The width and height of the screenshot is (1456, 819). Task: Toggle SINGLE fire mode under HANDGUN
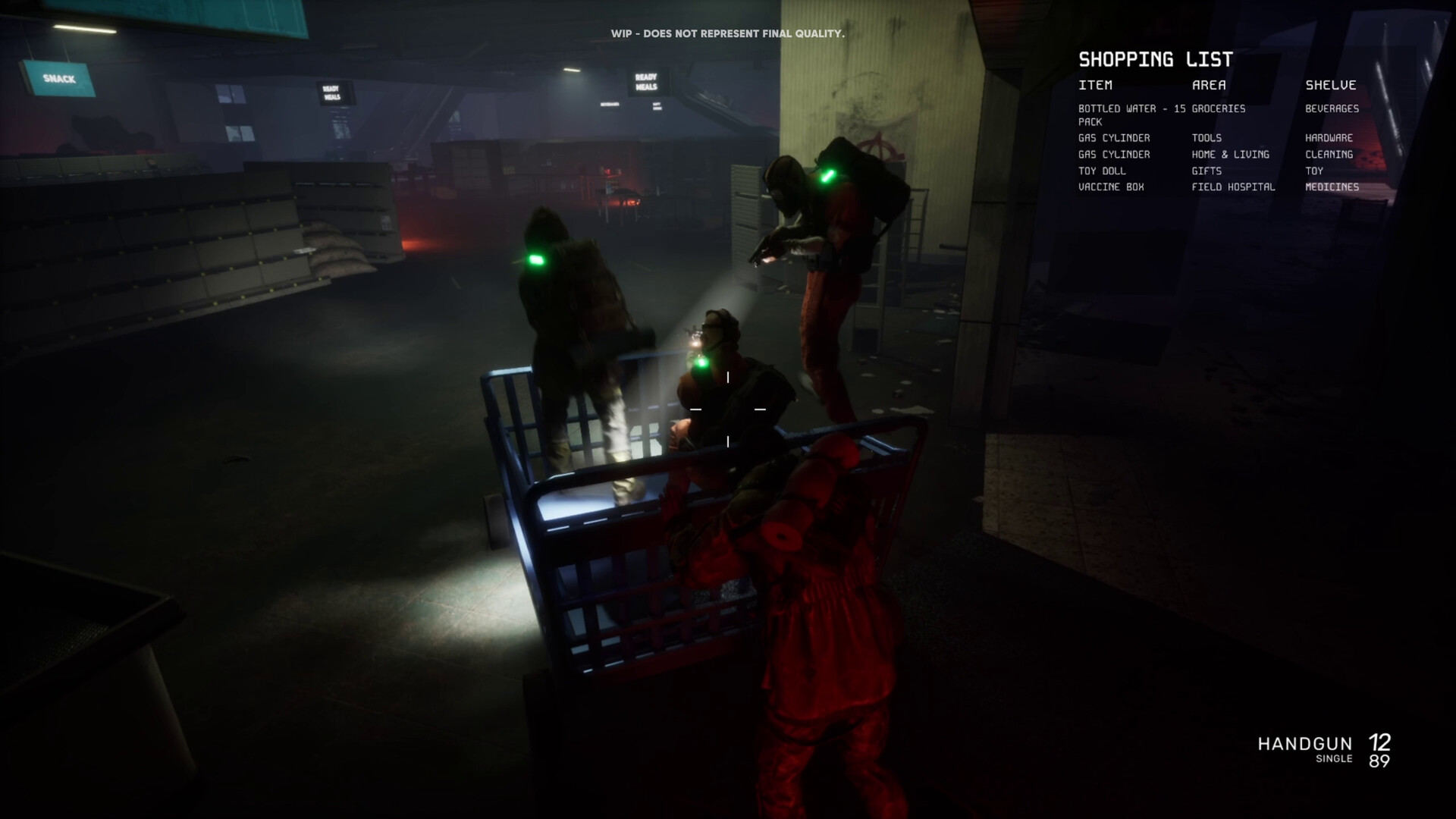coord(1336,758)
